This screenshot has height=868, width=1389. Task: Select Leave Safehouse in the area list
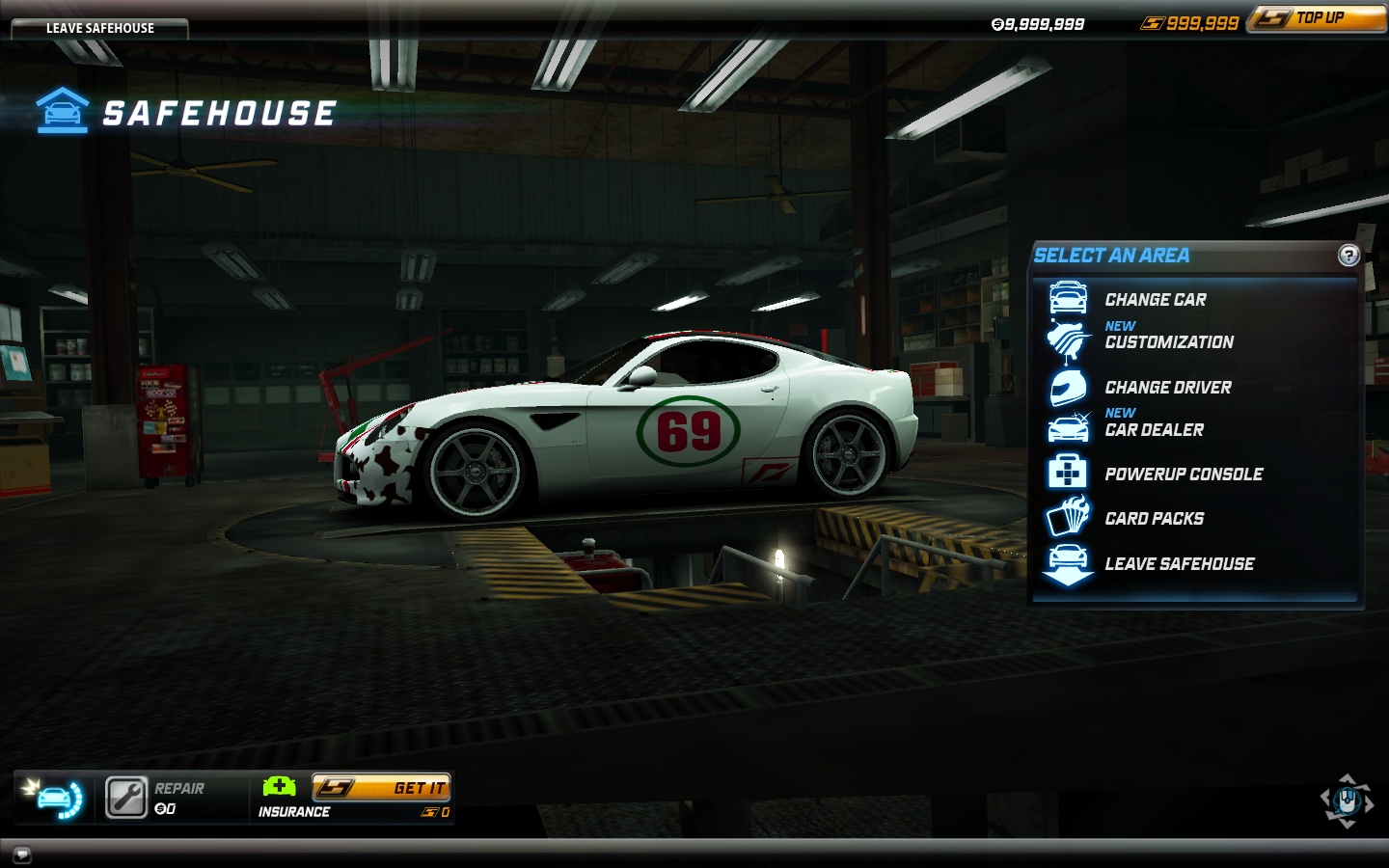tap(1179, 563)
